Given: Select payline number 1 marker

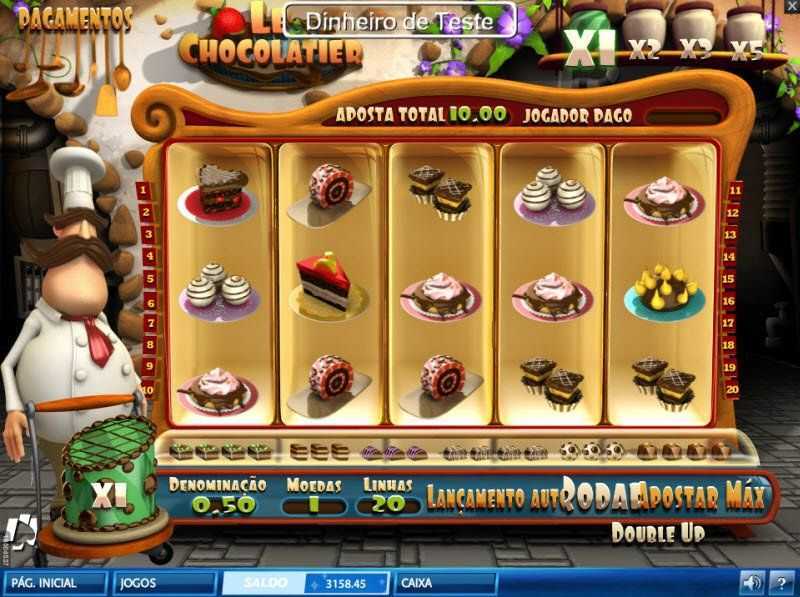Looking at the screenshot, I should 145,190.
